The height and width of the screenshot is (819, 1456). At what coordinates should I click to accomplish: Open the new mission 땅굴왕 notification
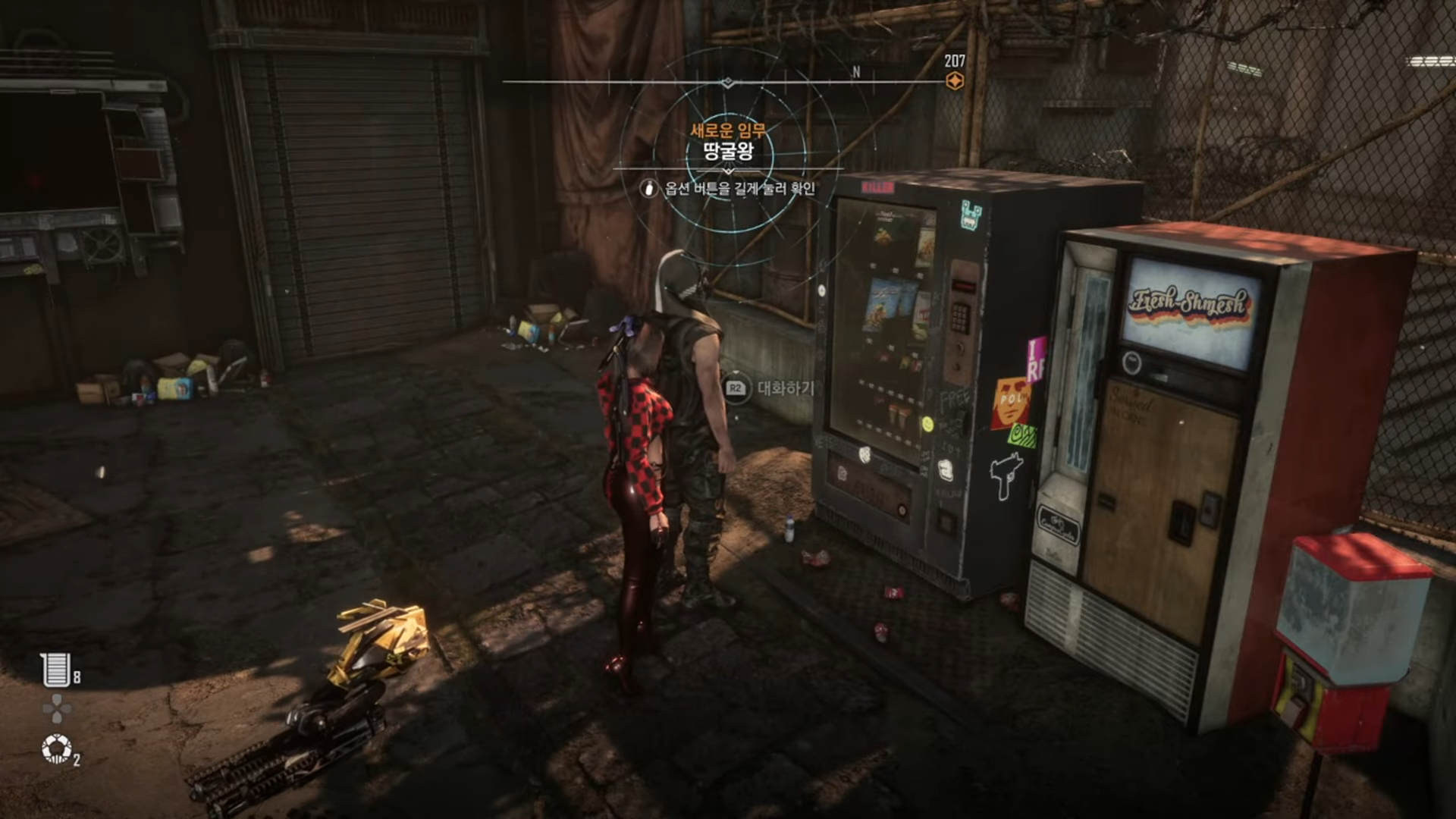[x=728, y=150]
